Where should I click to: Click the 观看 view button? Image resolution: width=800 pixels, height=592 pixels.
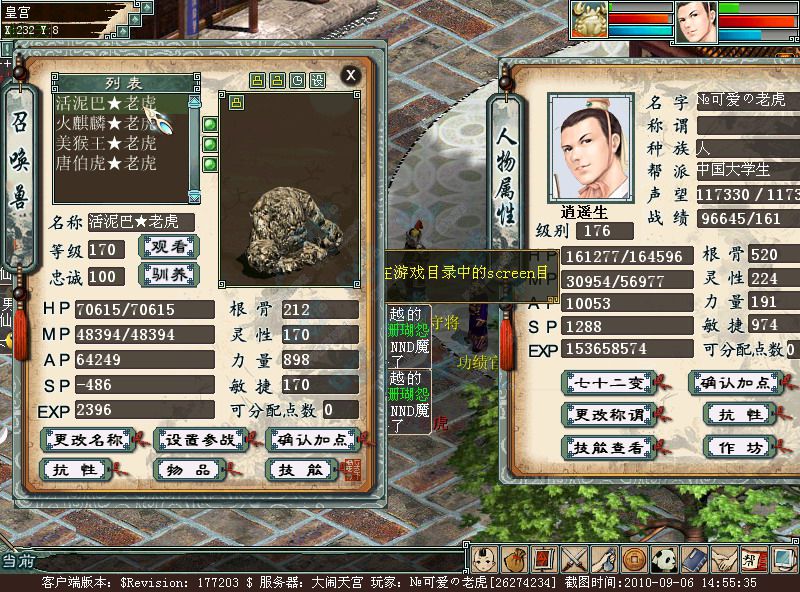click(168, 248)
